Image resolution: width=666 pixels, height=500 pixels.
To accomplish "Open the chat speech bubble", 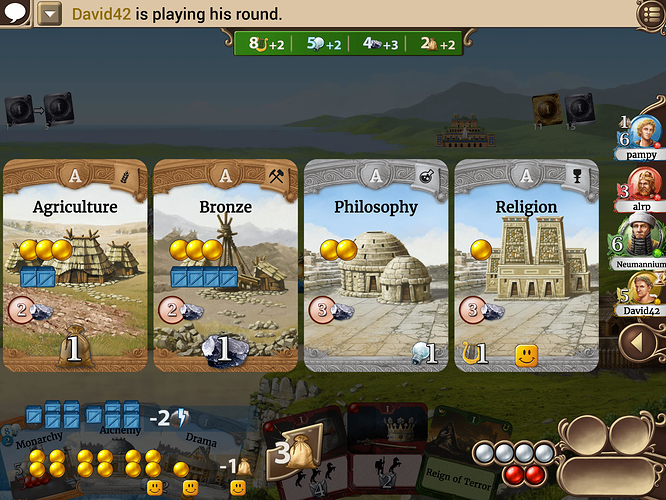I will (x=17, y=13).
